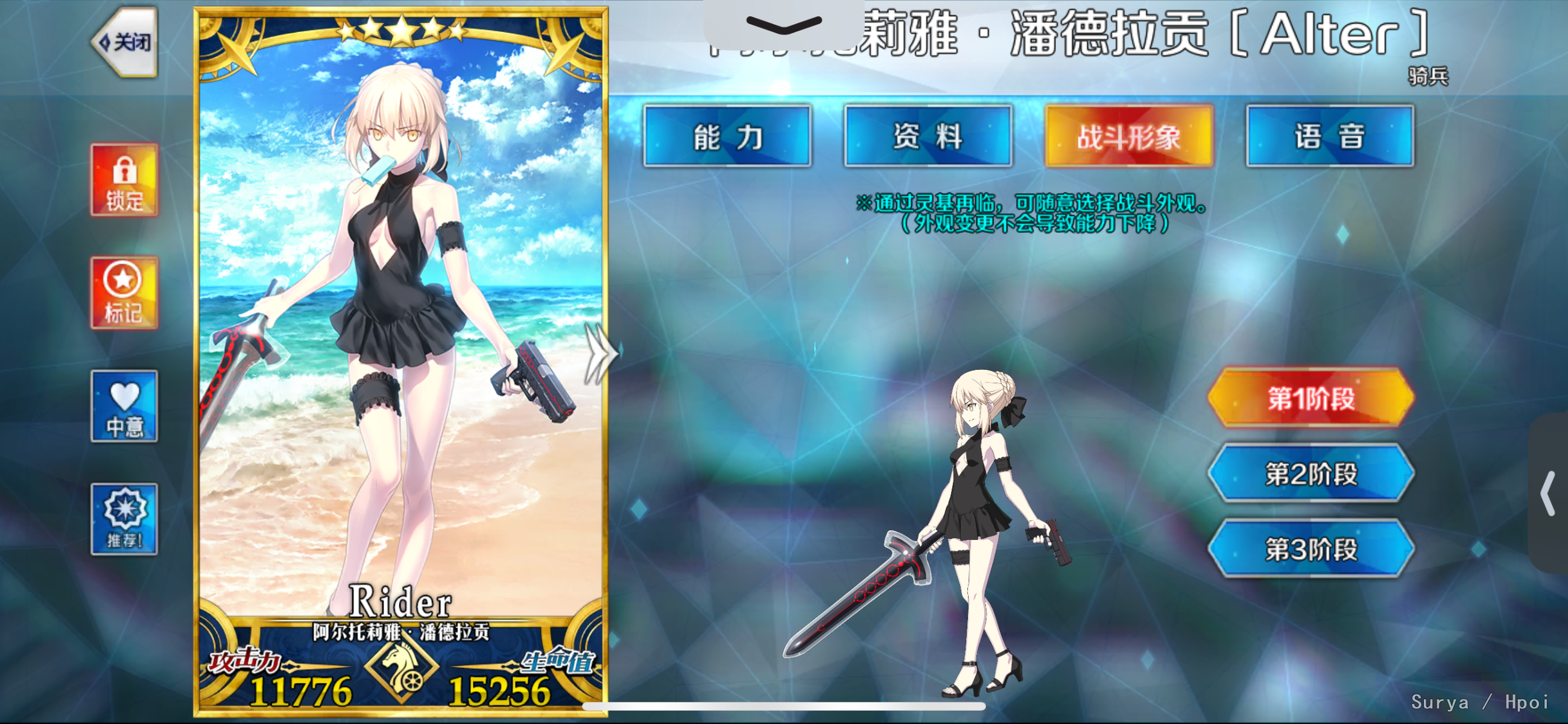
Task: Open the side panel arrow handle
Action: tap(1549, 493)
